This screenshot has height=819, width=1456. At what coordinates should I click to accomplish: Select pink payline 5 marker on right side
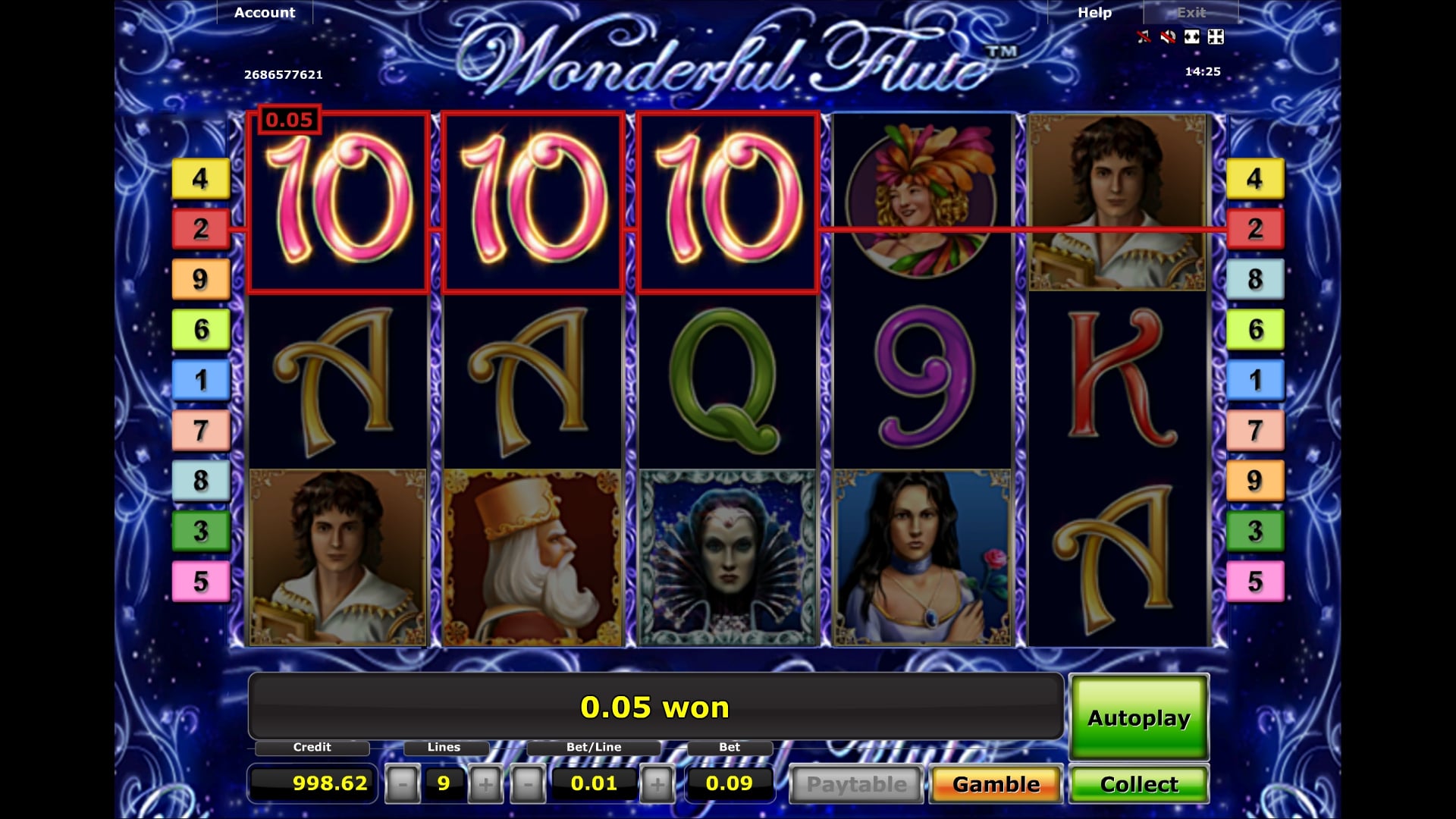coord(1255,582)
